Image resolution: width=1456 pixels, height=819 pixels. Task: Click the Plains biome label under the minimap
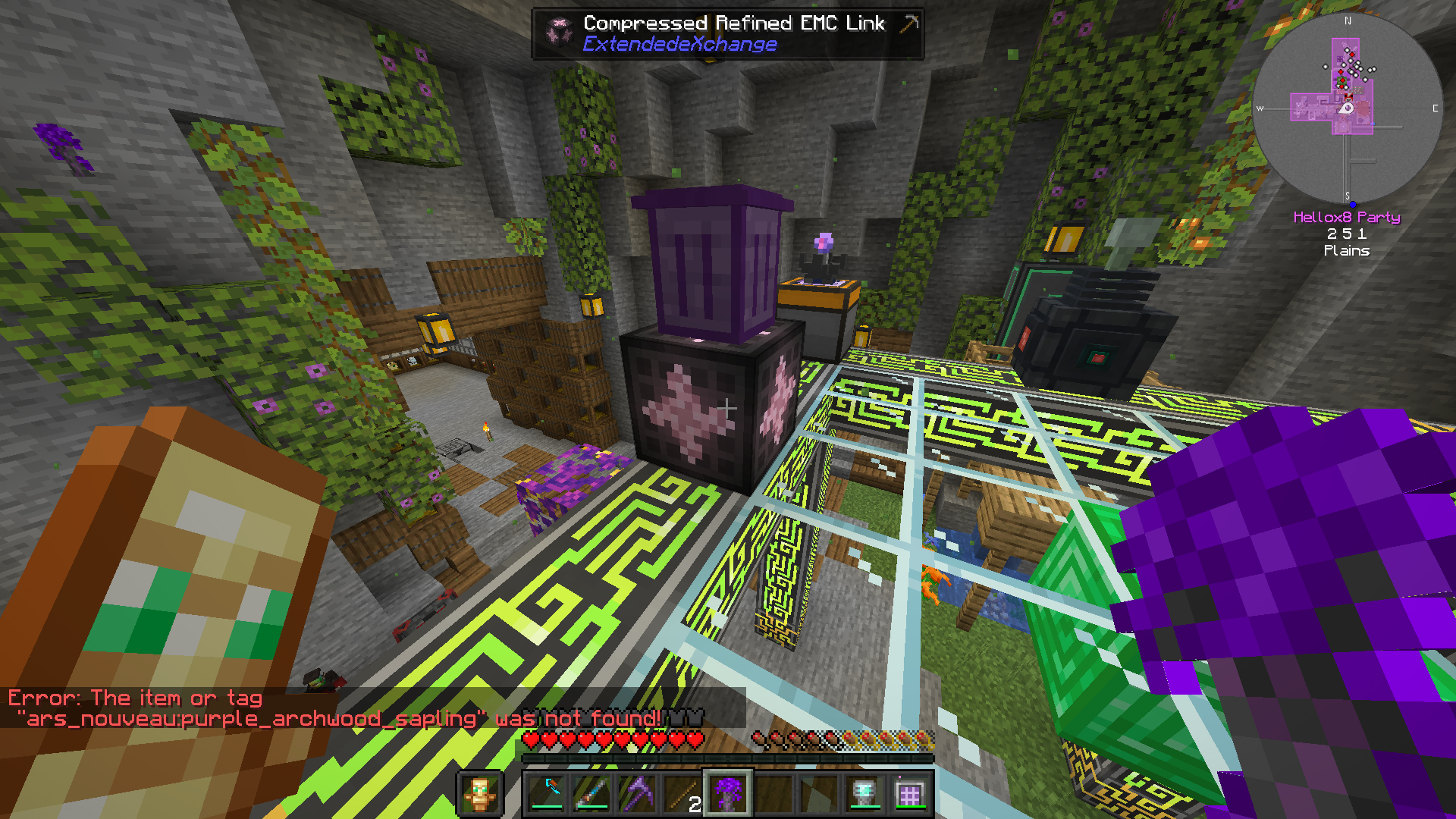1348,251
